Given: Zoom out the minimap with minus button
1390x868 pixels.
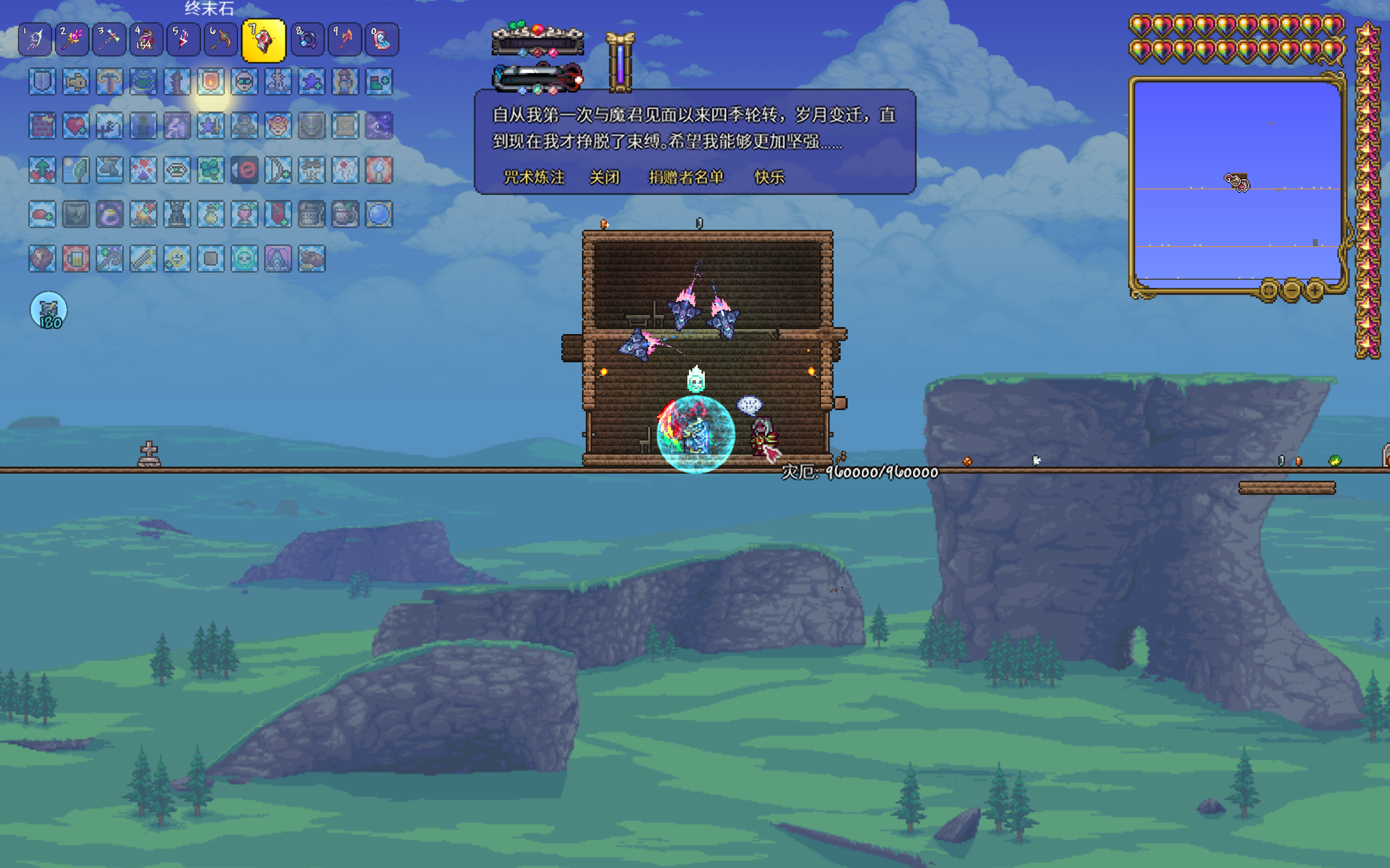Looking at the screenshot, I should click(x=1292, y=290).
